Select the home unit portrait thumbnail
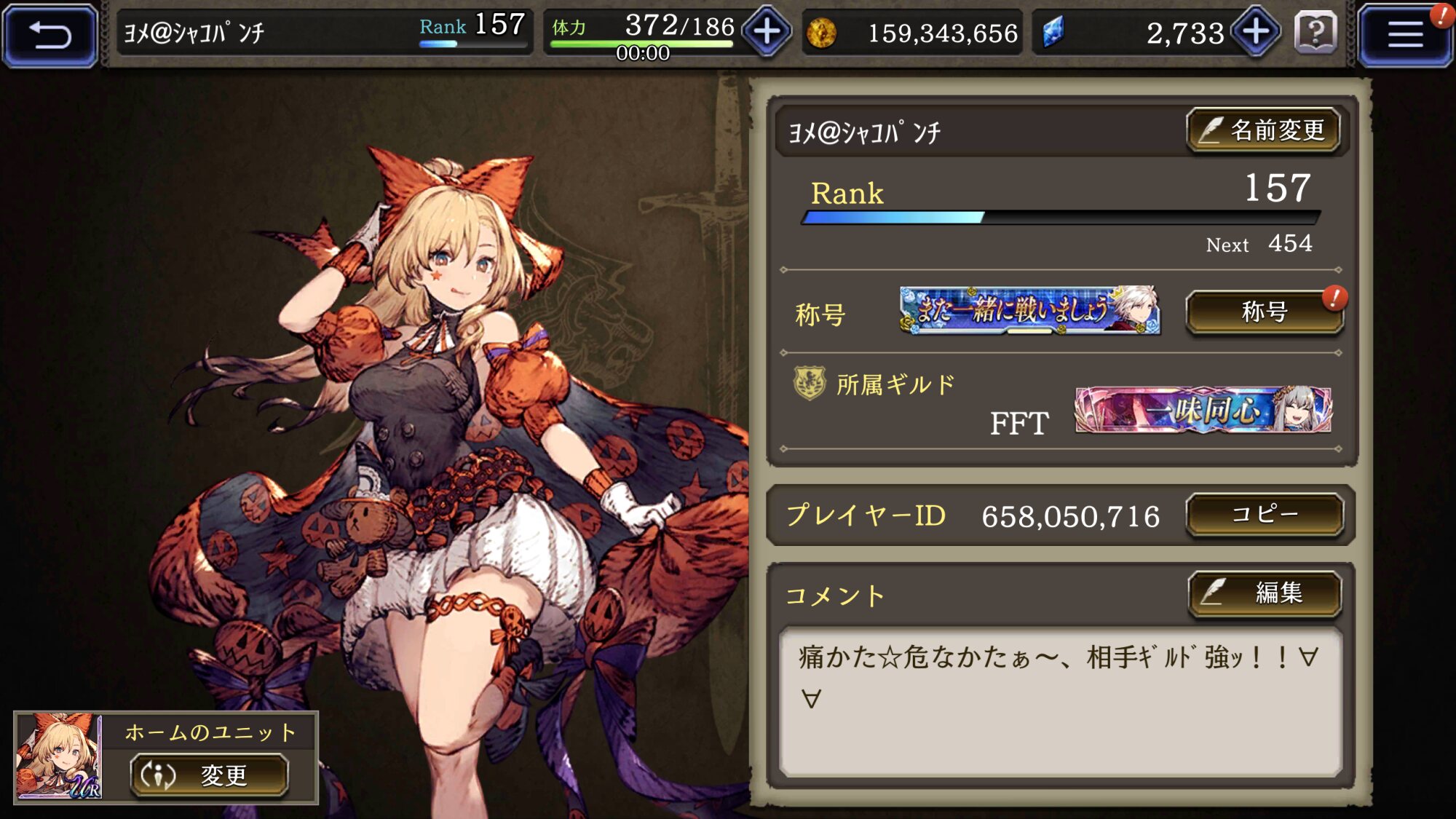The width and height of the screenshot is (1456, 819). pyautogui.click(x=58, y=756)
